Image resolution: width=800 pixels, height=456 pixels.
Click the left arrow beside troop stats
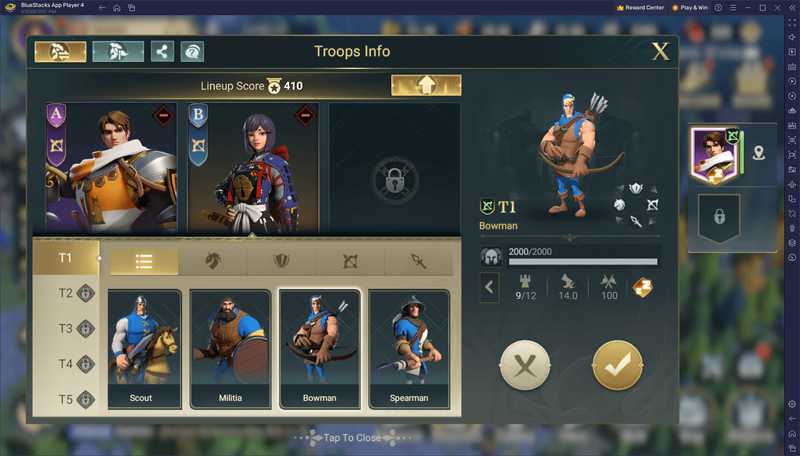[490, 288]
